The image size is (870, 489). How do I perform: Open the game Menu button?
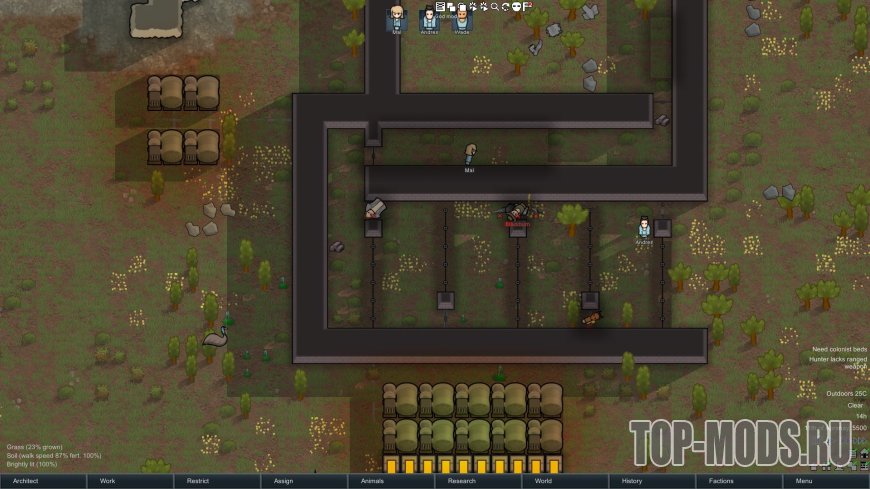[804, 481]
